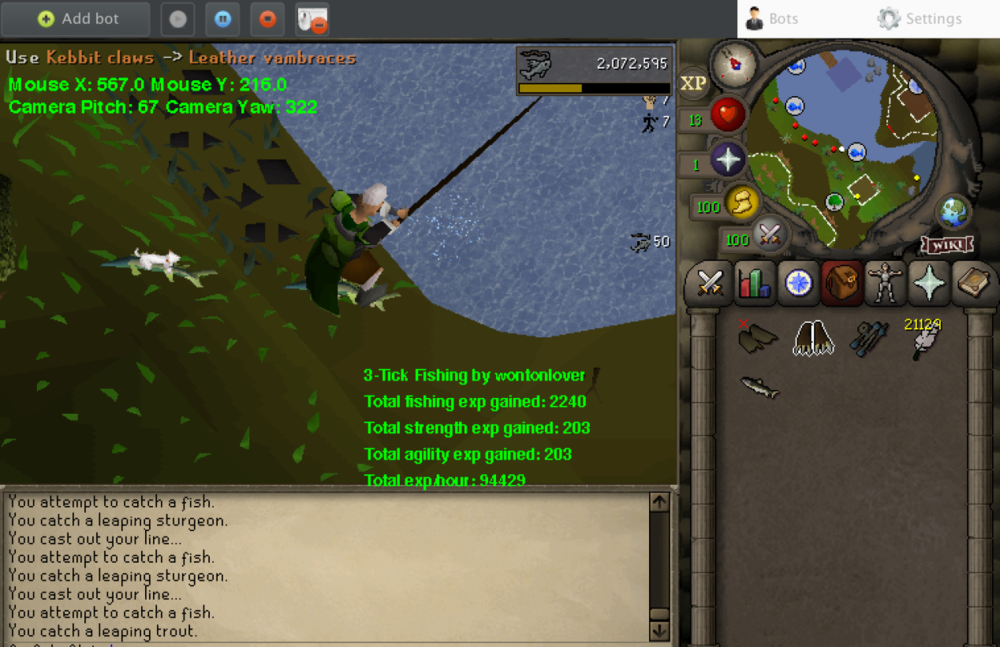Select the Kebbit claws in inventory
This screenshot has height=647, width=1000.
(815, 338)
